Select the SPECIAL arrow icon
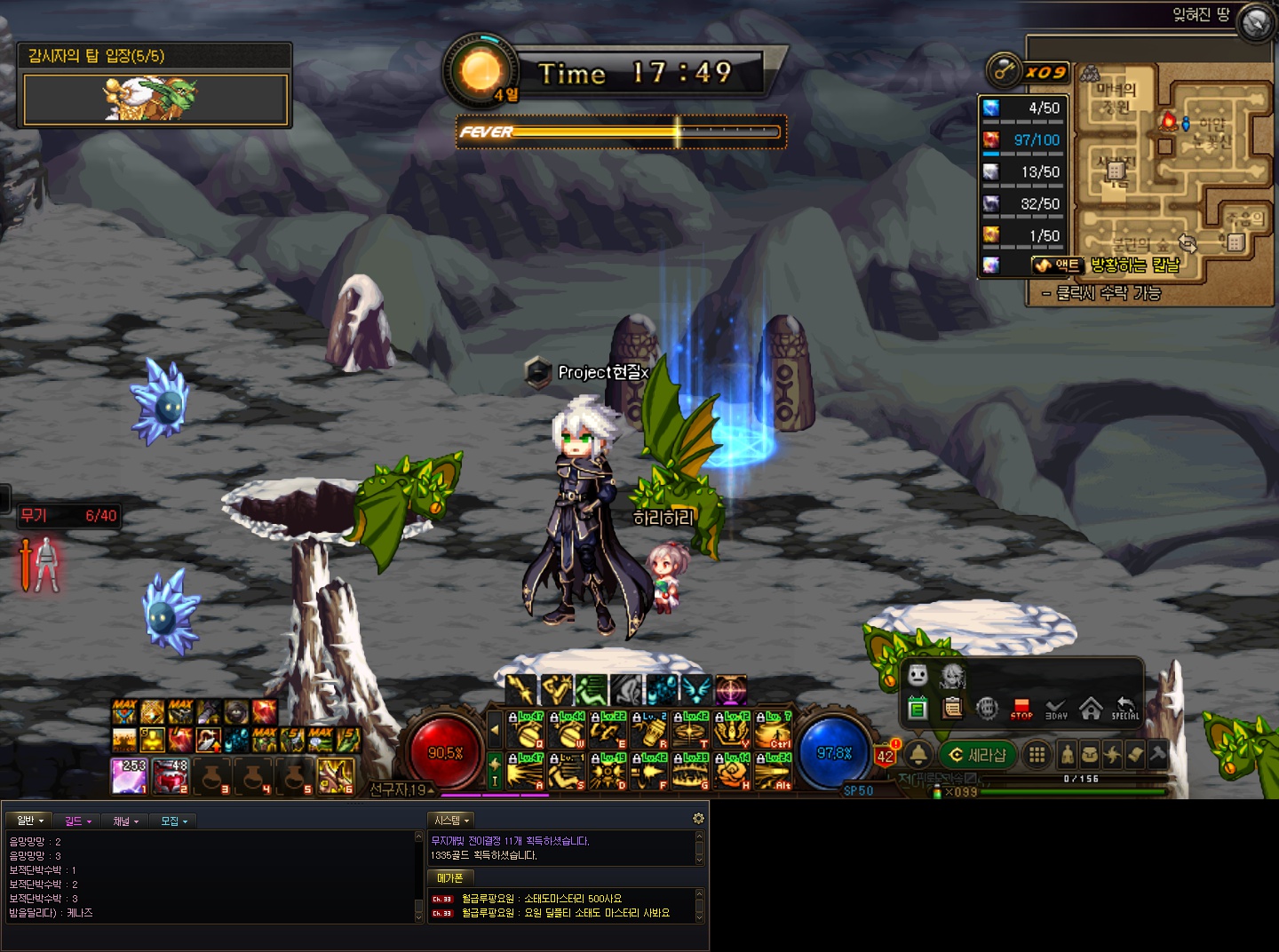 pos(1125,709)
